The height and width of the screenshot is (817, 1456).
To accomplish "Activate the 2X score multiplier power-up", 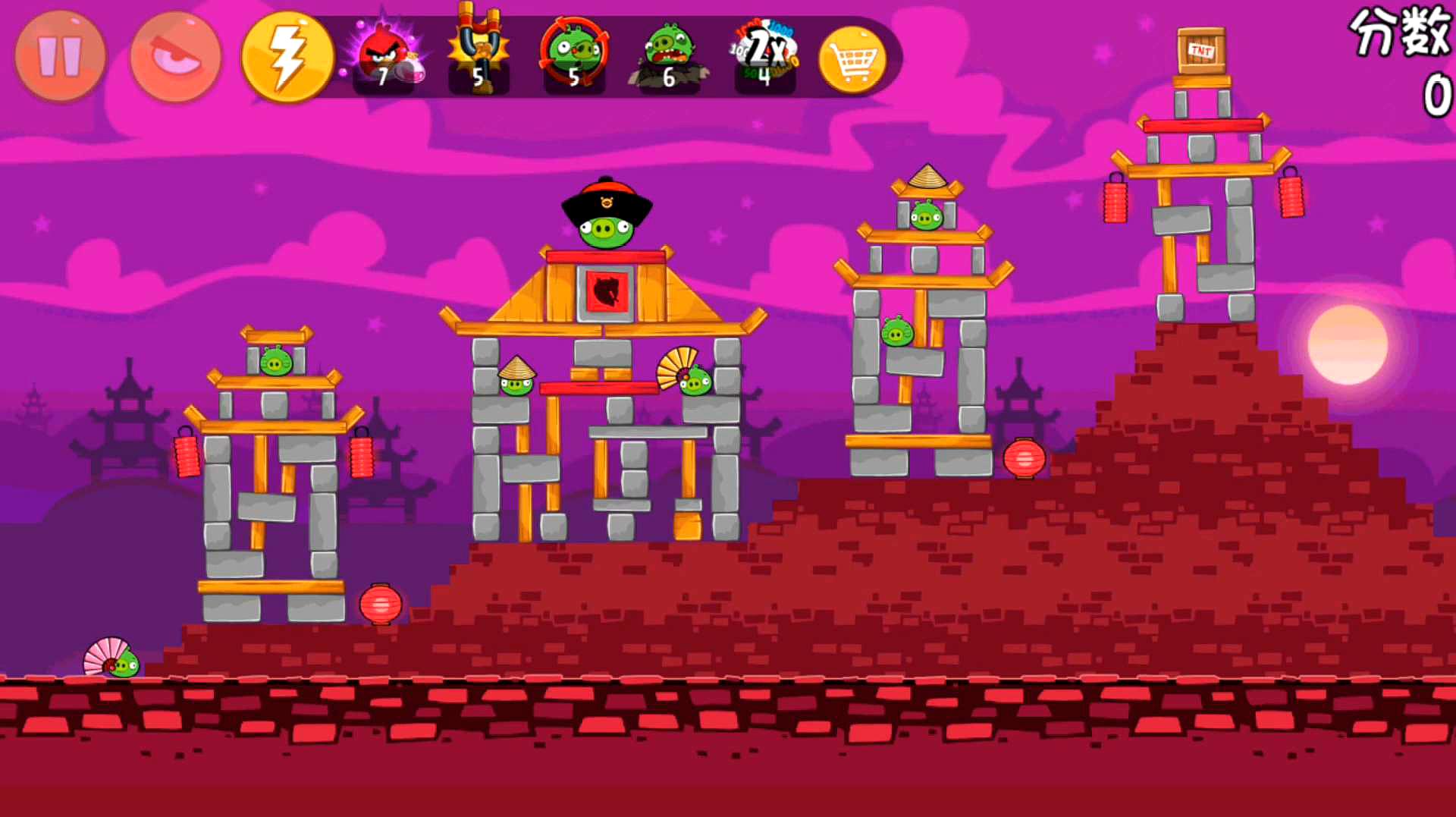I will click(764, 53).
